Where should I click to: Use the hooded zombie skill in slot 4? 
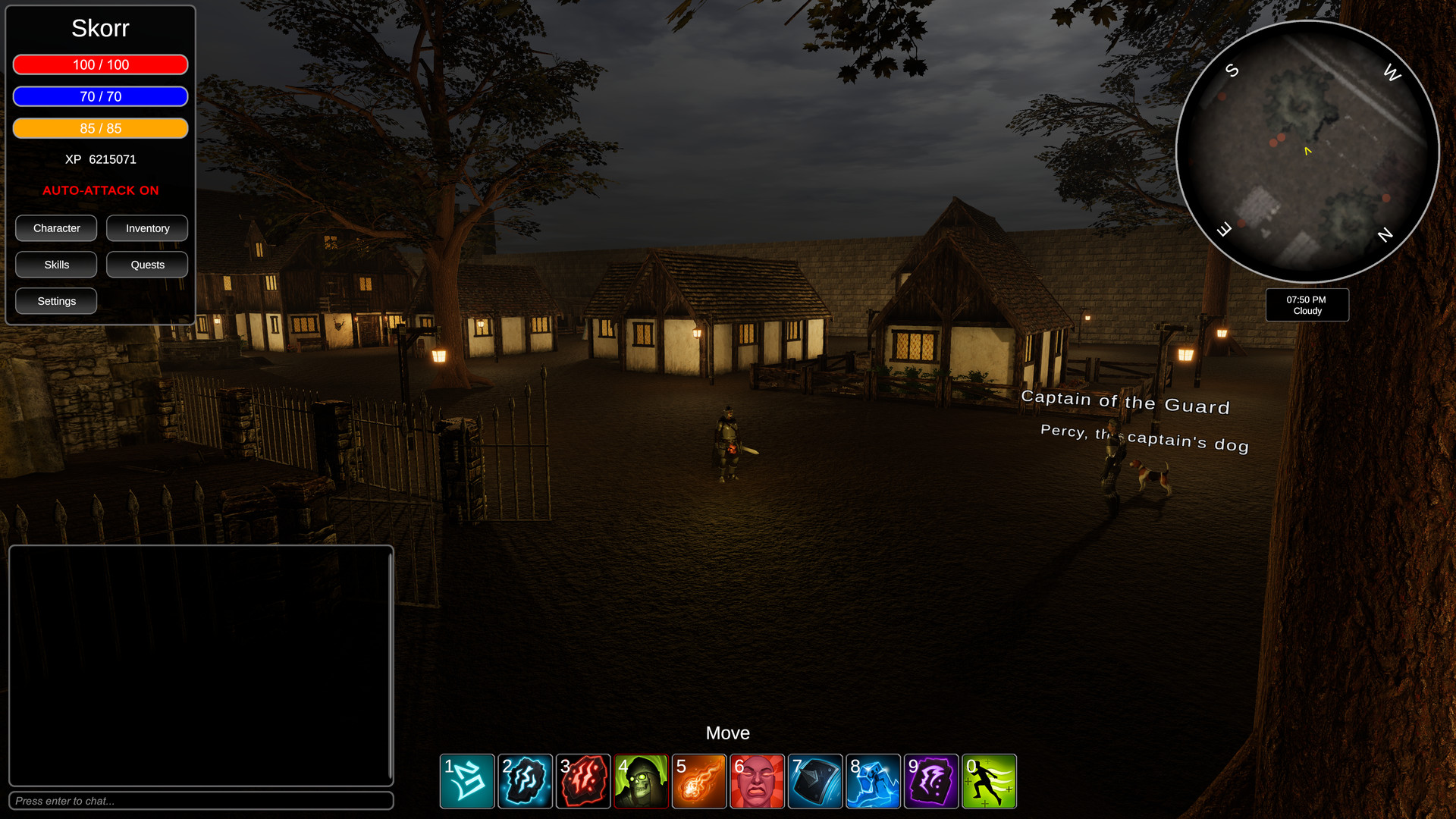641,781
